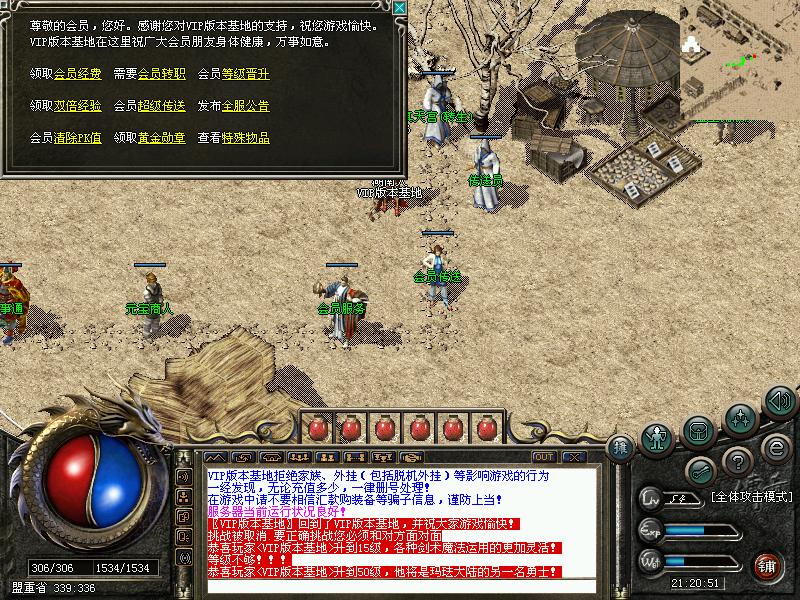
Task: Open the red 铺 shop button
Action: (767, 567)
